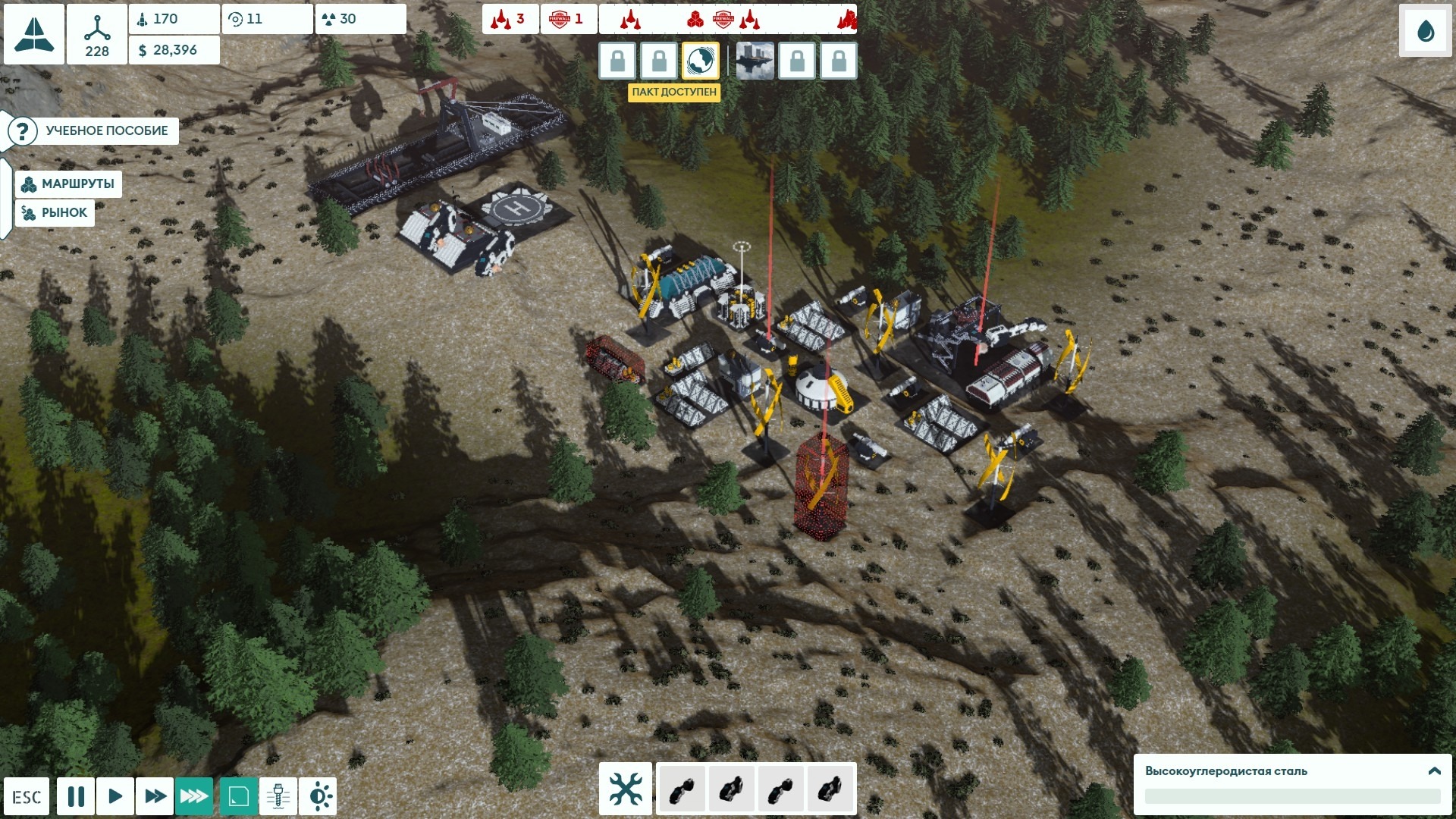Set game speed to double fast-forward
1456x819 pixels.
coord(155,797)
